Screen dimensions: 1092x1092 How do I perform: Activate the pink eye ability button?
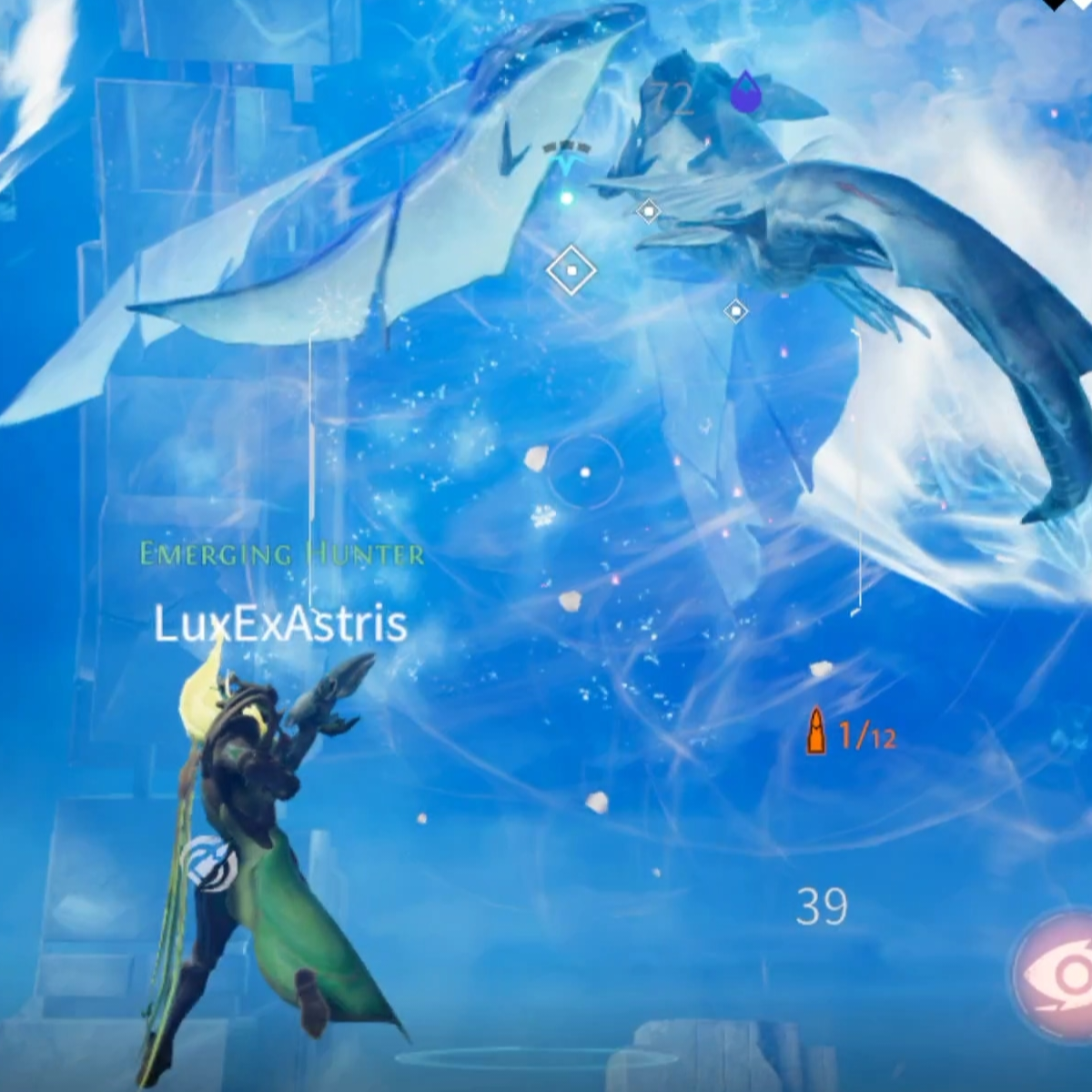1060,974
